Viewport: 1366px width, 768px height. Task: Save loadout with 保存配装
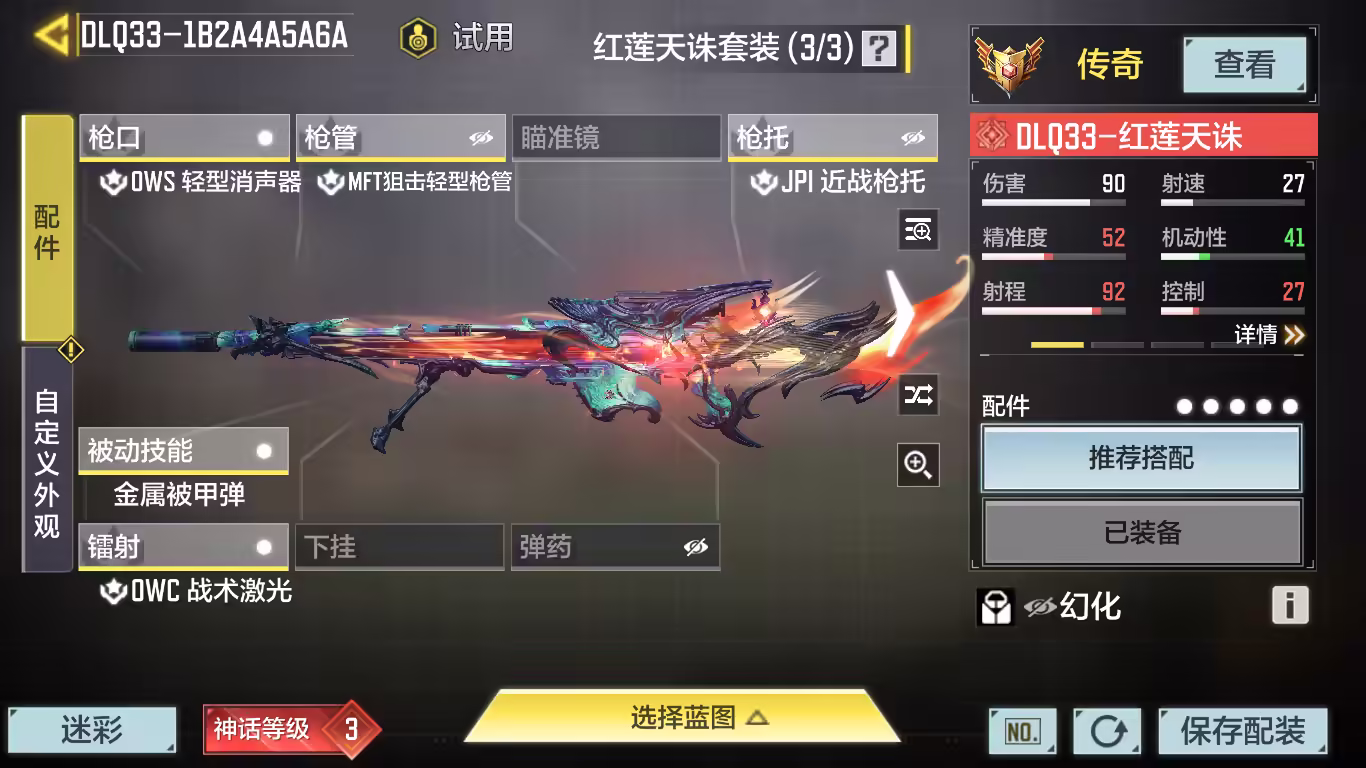1242,731
